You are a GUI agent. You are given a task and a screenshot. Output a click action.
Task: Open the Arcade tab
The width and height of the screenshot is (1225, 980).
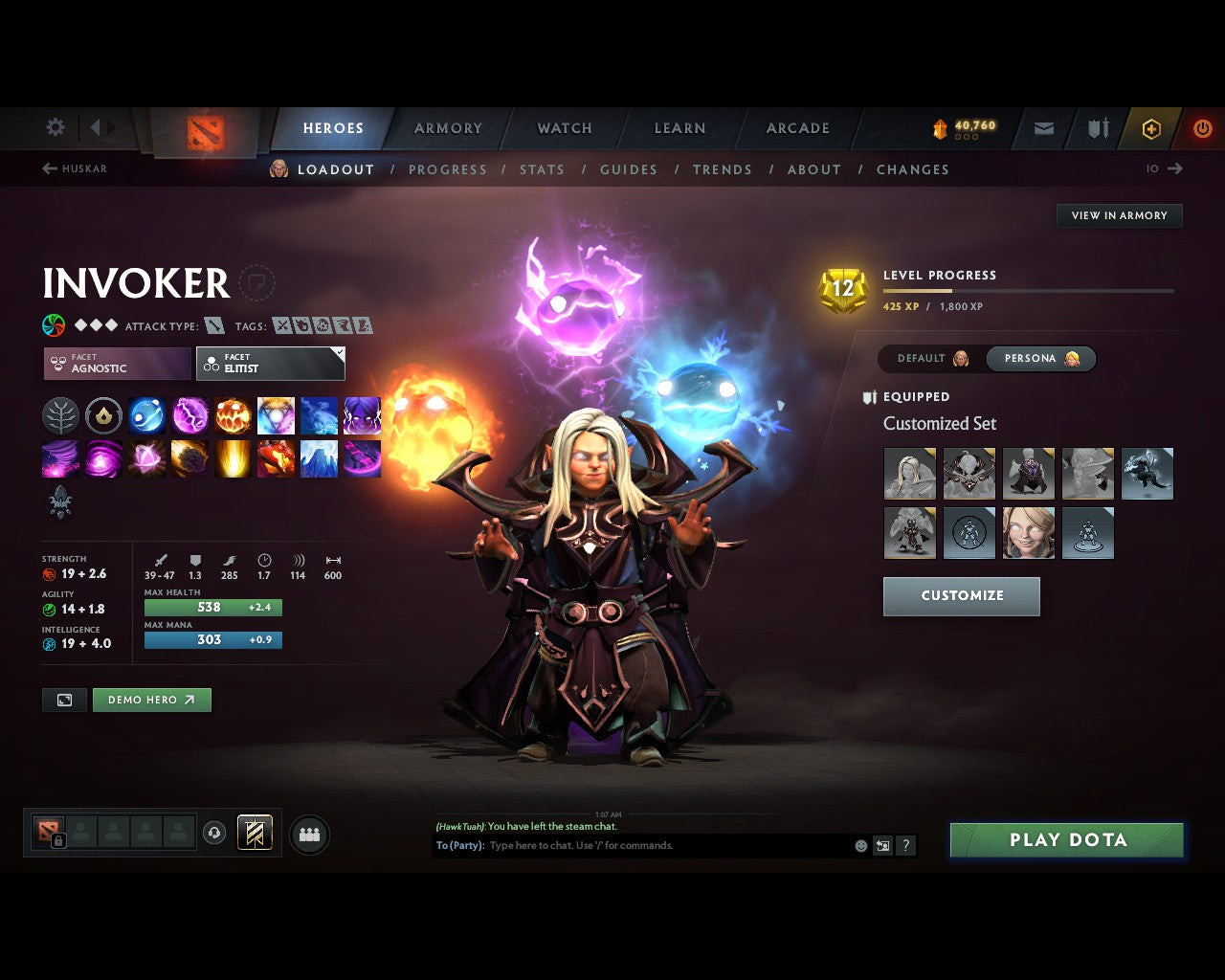click(x=797, y=128)
